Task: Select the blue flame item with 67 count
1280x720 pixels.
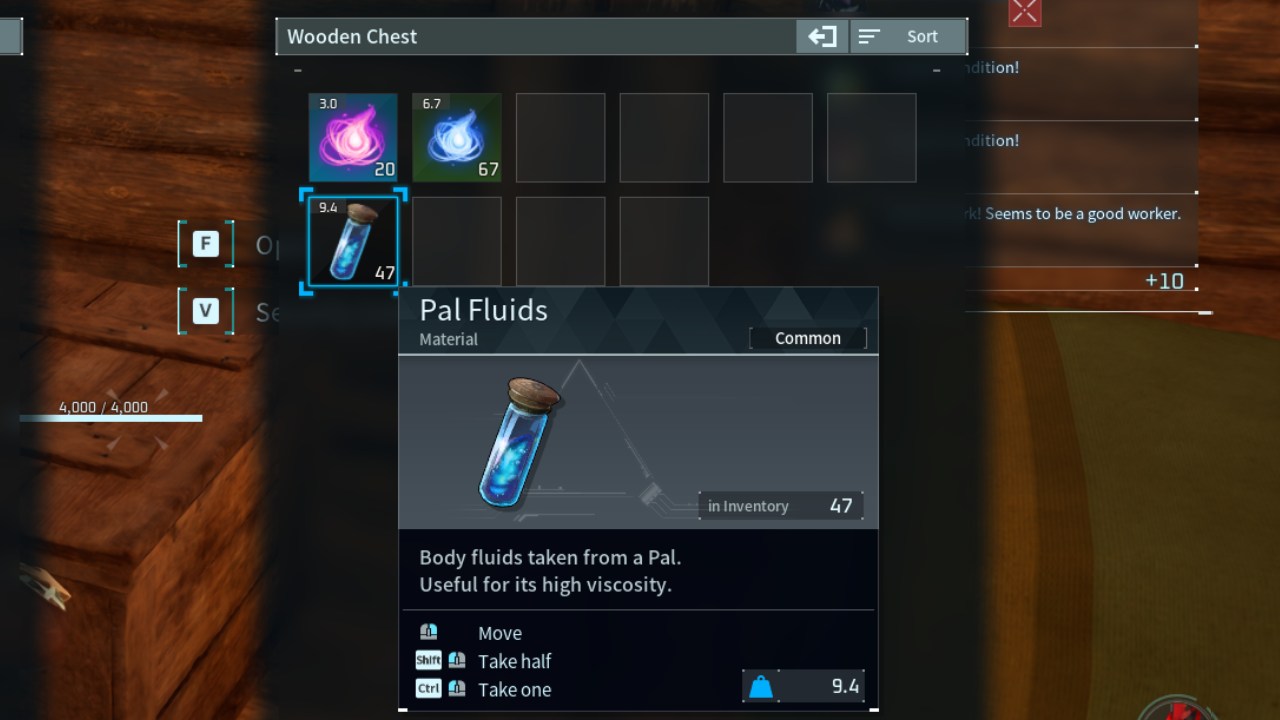Action: click(456, 137)
